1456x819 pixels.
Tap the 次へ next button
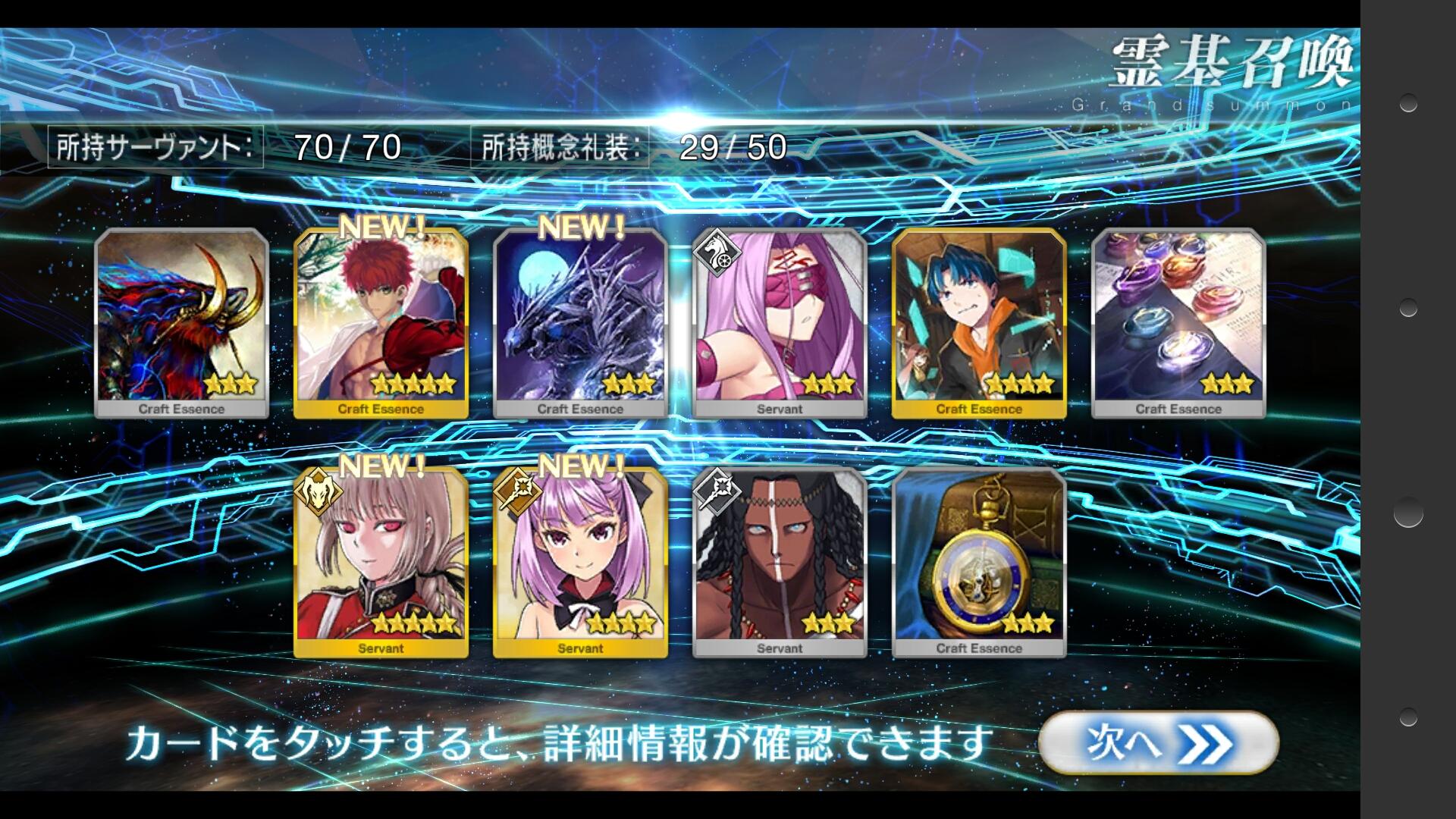[x=1158, y=742]
